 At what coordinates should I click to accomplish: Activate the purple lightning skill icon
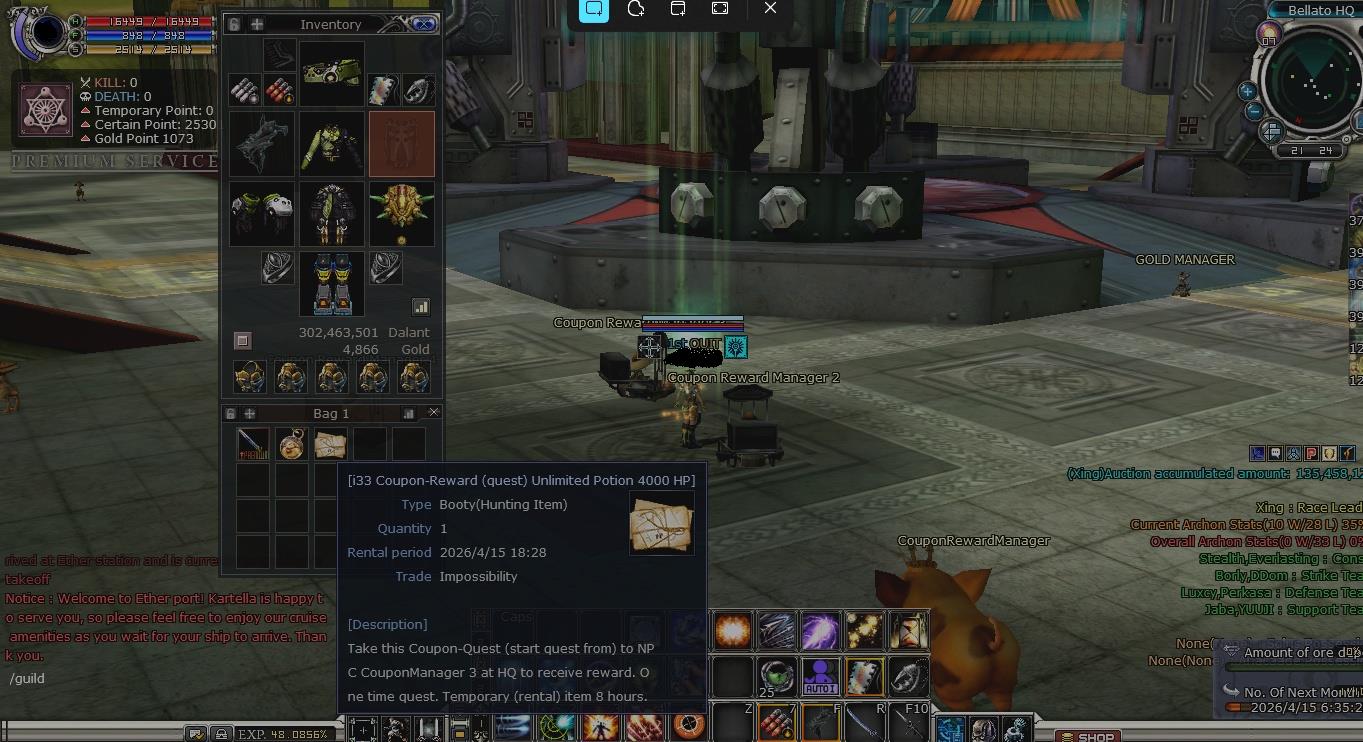[x=820, y=630]
